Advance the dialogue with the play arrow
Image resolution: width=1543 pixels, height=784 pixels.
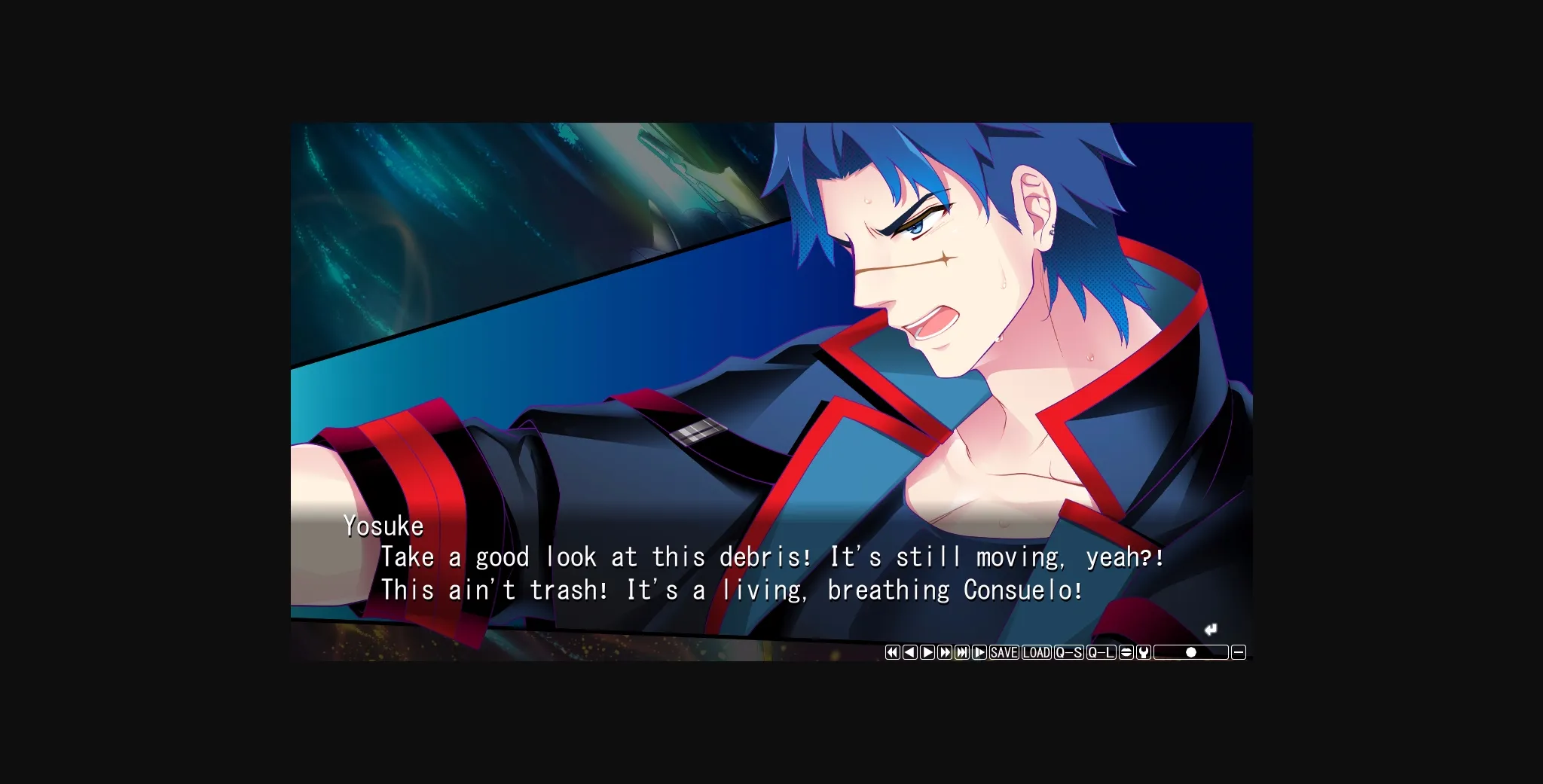tap(928, 652)
